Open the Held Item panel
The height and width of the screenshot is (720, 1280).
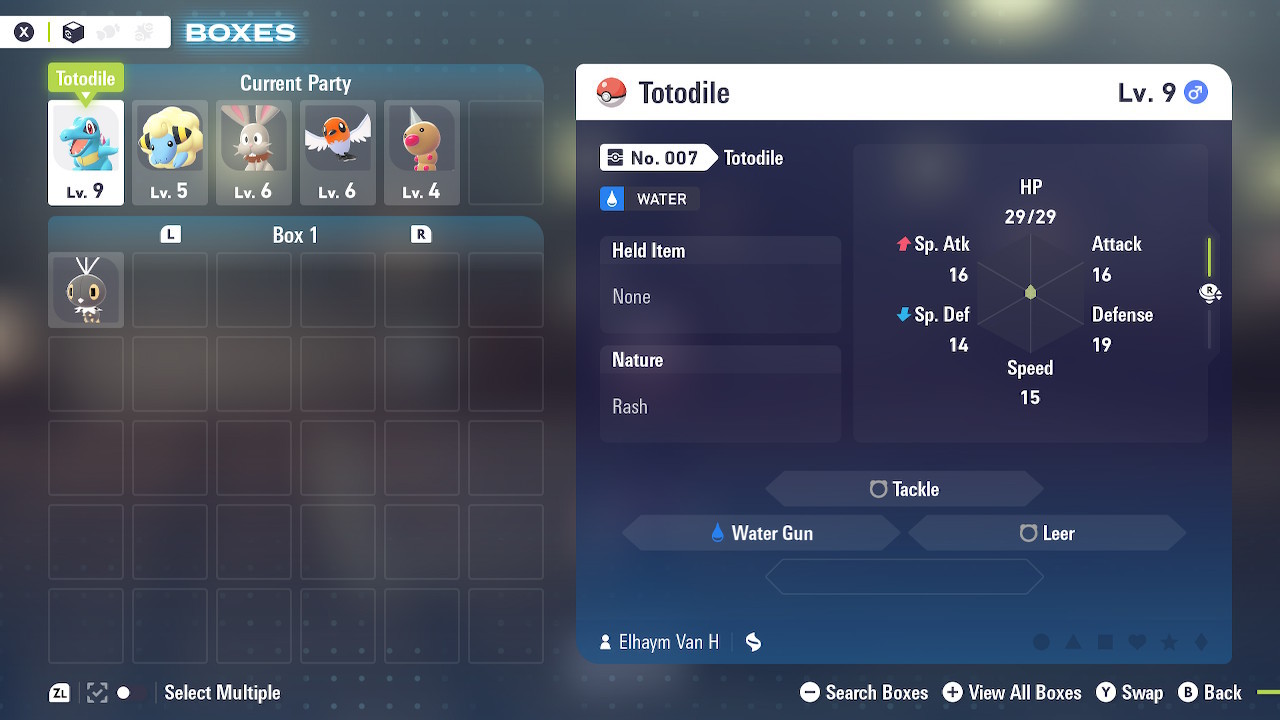[x=720, y=284]
